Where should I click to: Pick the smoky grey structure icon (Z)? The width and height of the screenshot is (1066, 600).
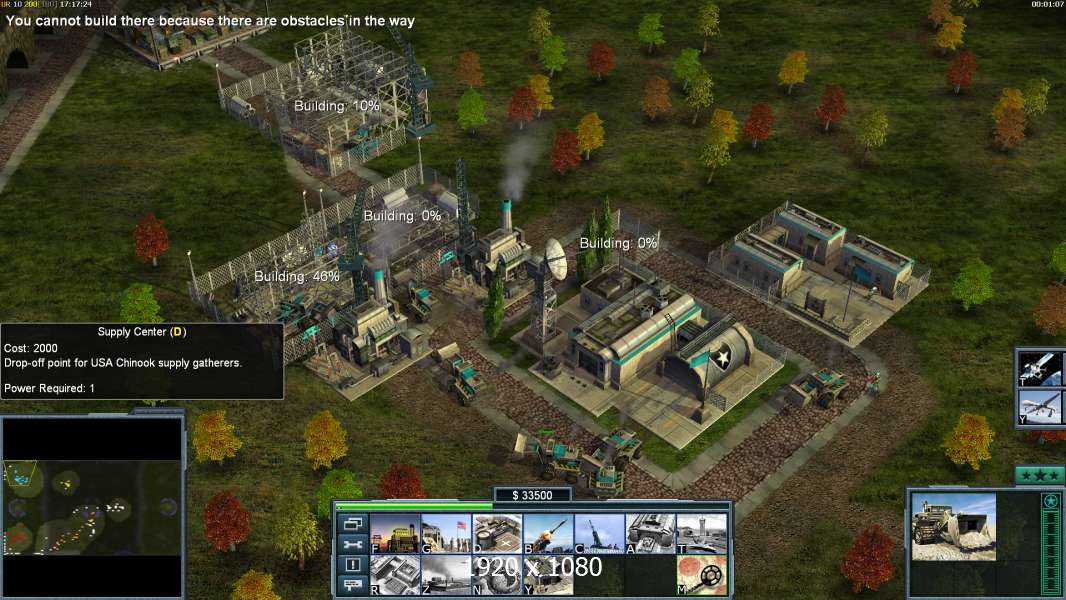point(446,575)
